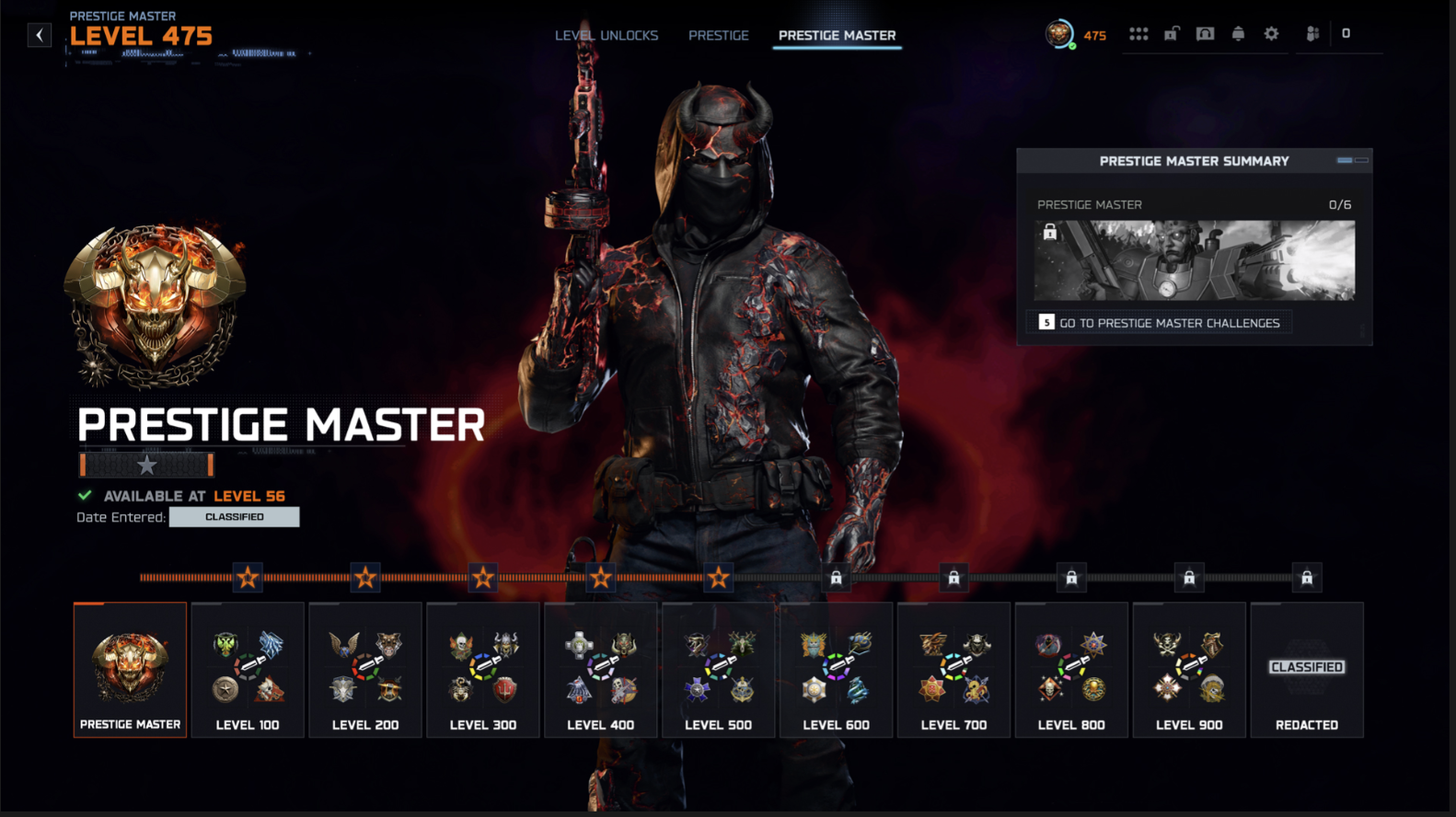Choose the Level 100 reward tile
Image resolution: width=1456 pixels, height=817 pixels.
coord(248,670)
